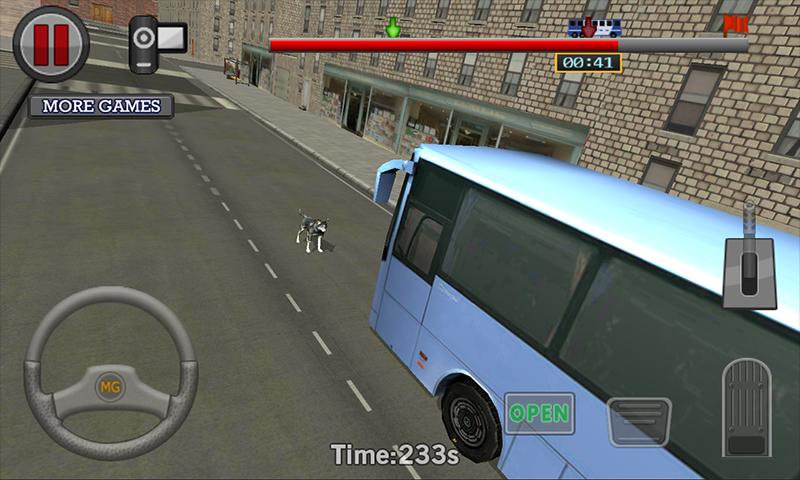
Task: Pause the game with the red button
Action: (x=51, y=43)
